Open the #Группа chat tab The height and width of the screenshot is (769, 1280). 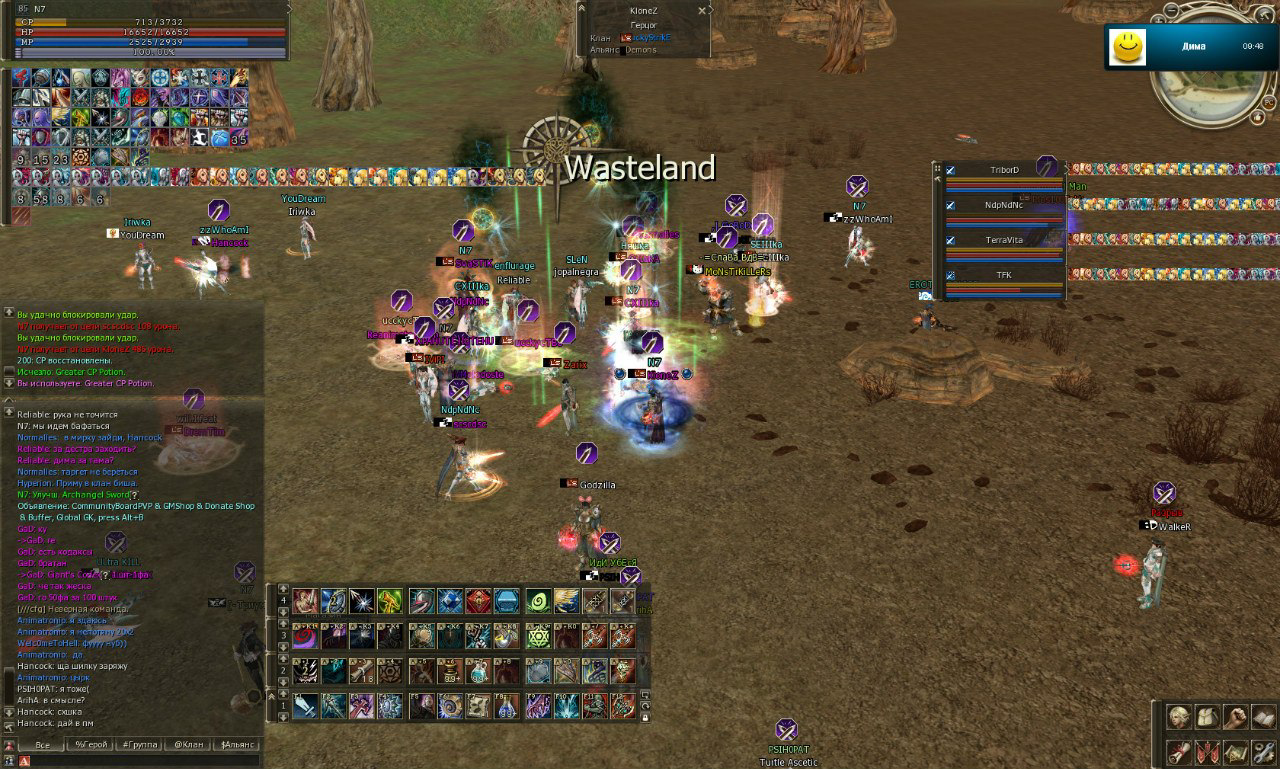tap(140, 745)
